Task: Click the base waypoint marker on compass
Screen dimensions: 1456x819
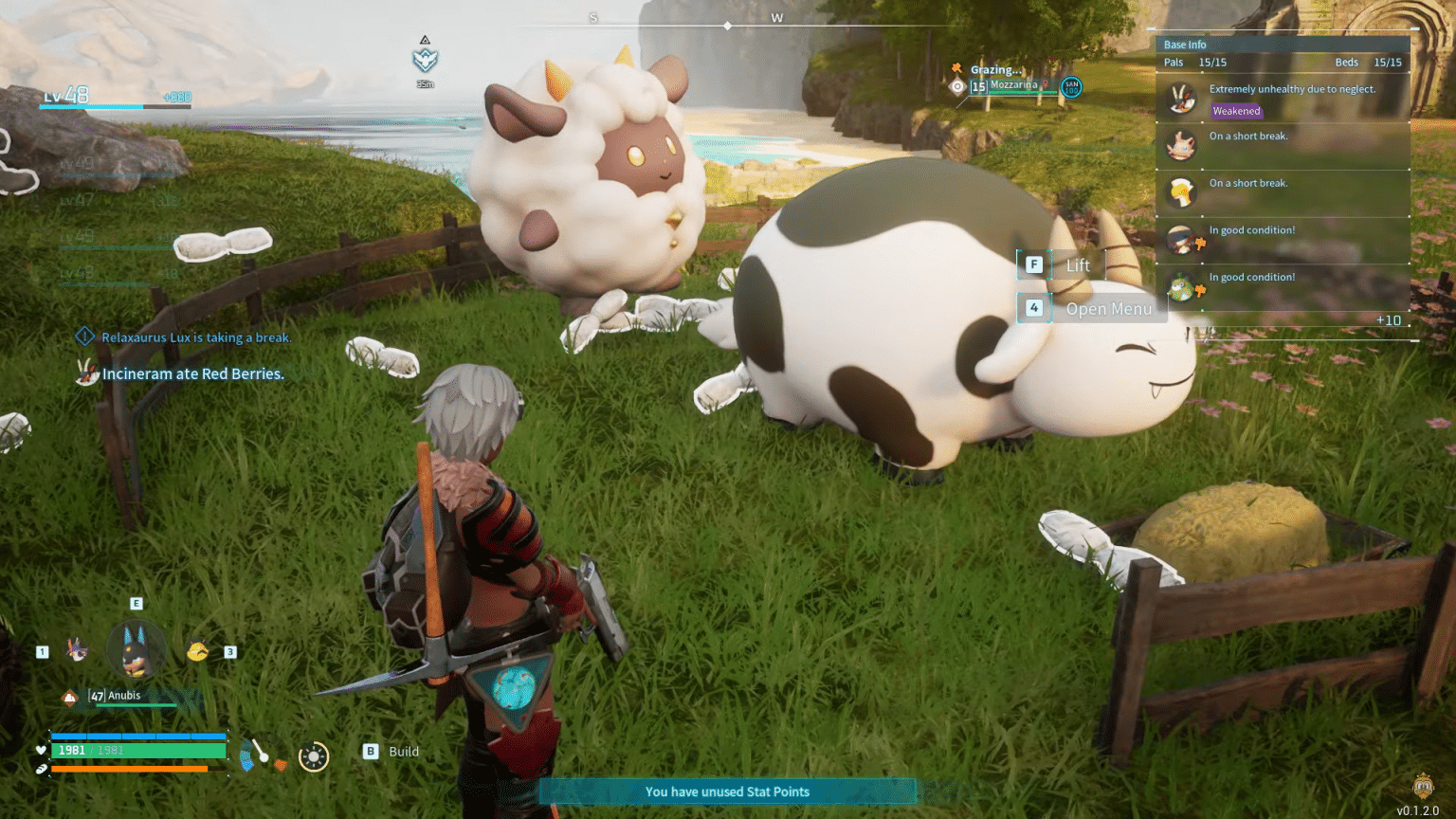Action: pyautogui.click(x=425, y=60)
